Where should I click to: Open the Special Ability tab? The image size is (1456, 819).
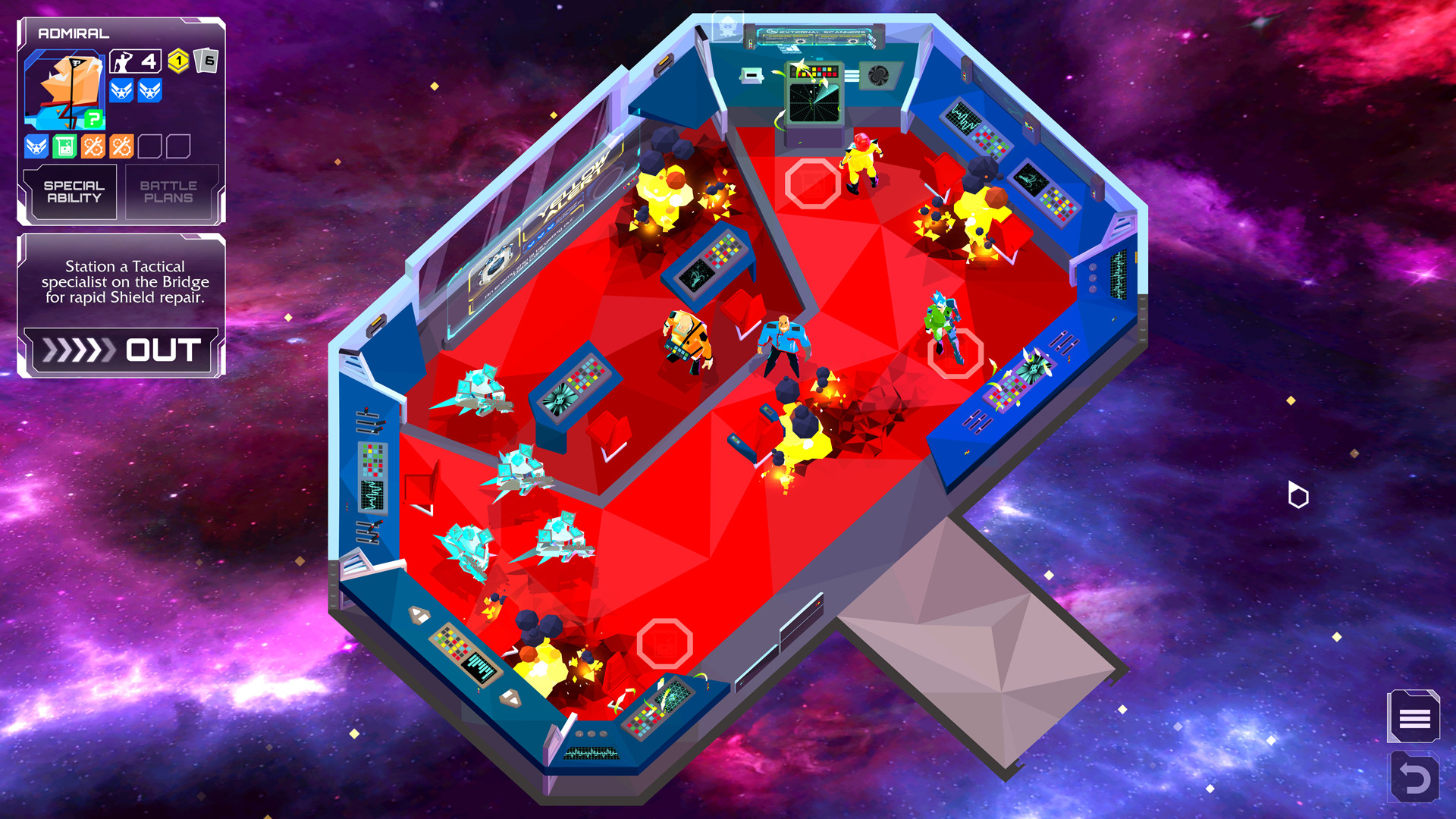[71, 191]
